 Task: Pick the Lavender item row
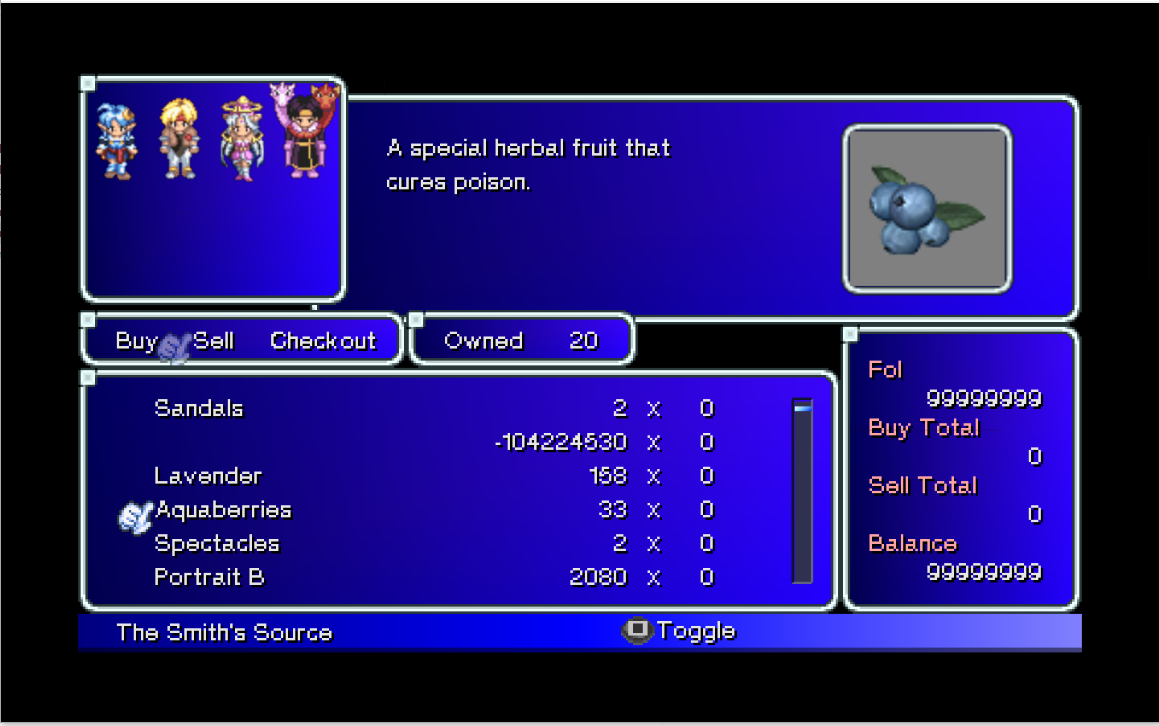[208, 476]
